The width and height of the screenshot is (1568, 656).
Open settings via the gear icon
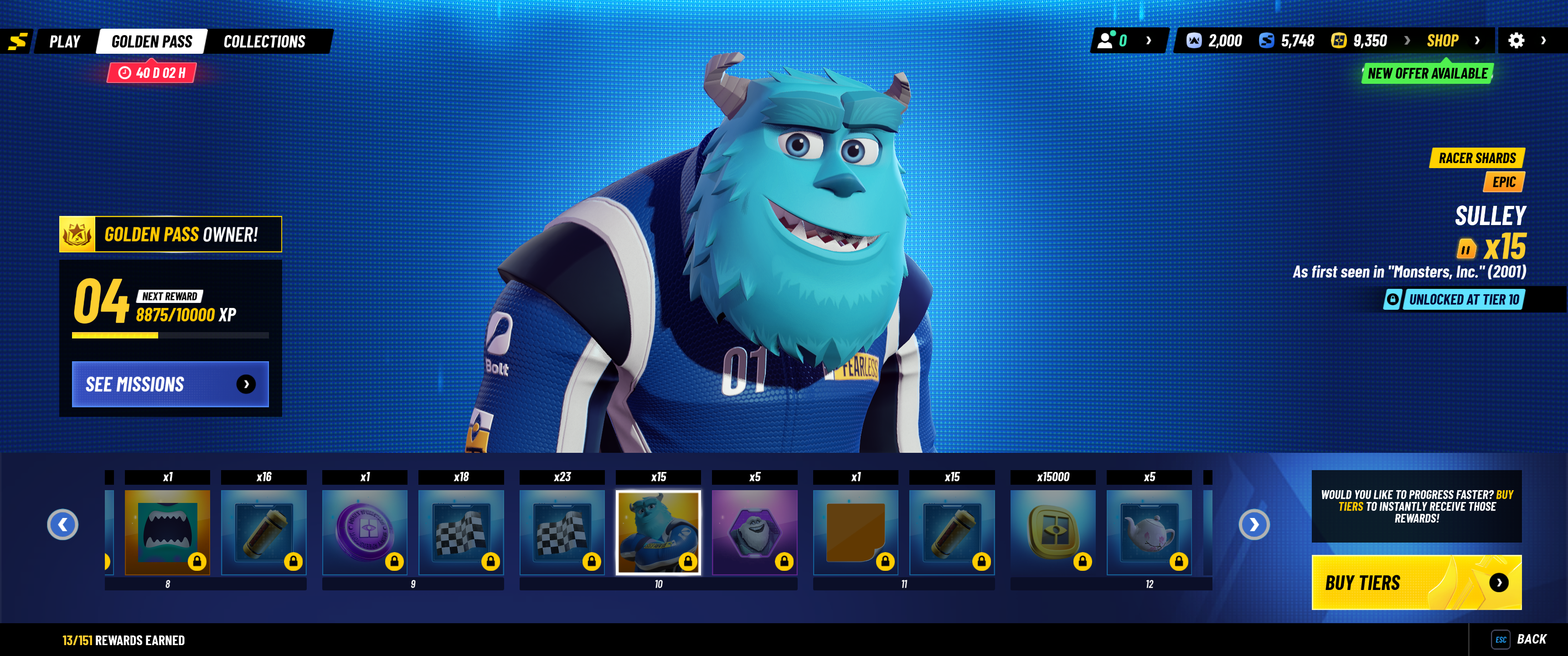[1516, 41]
